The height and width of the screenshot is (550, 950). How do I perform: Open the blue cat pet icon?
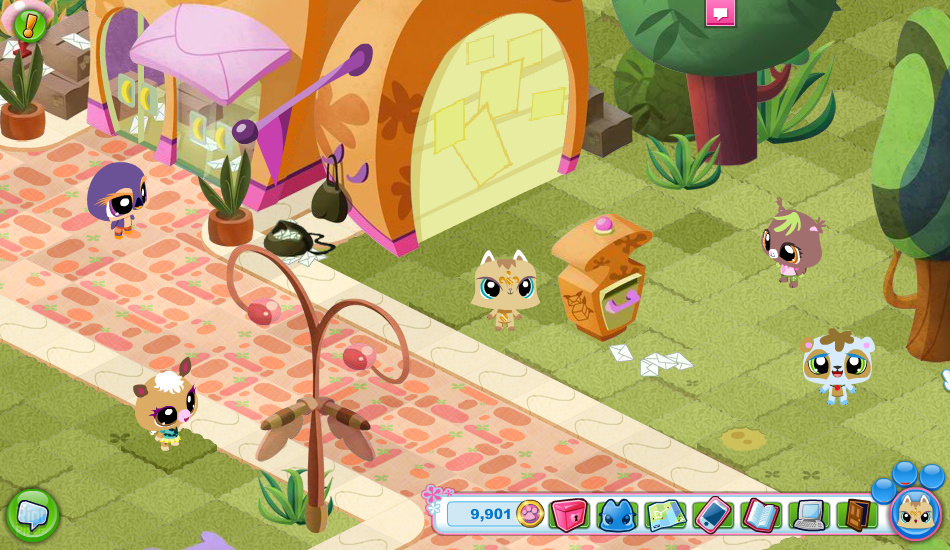pos(617,514)
